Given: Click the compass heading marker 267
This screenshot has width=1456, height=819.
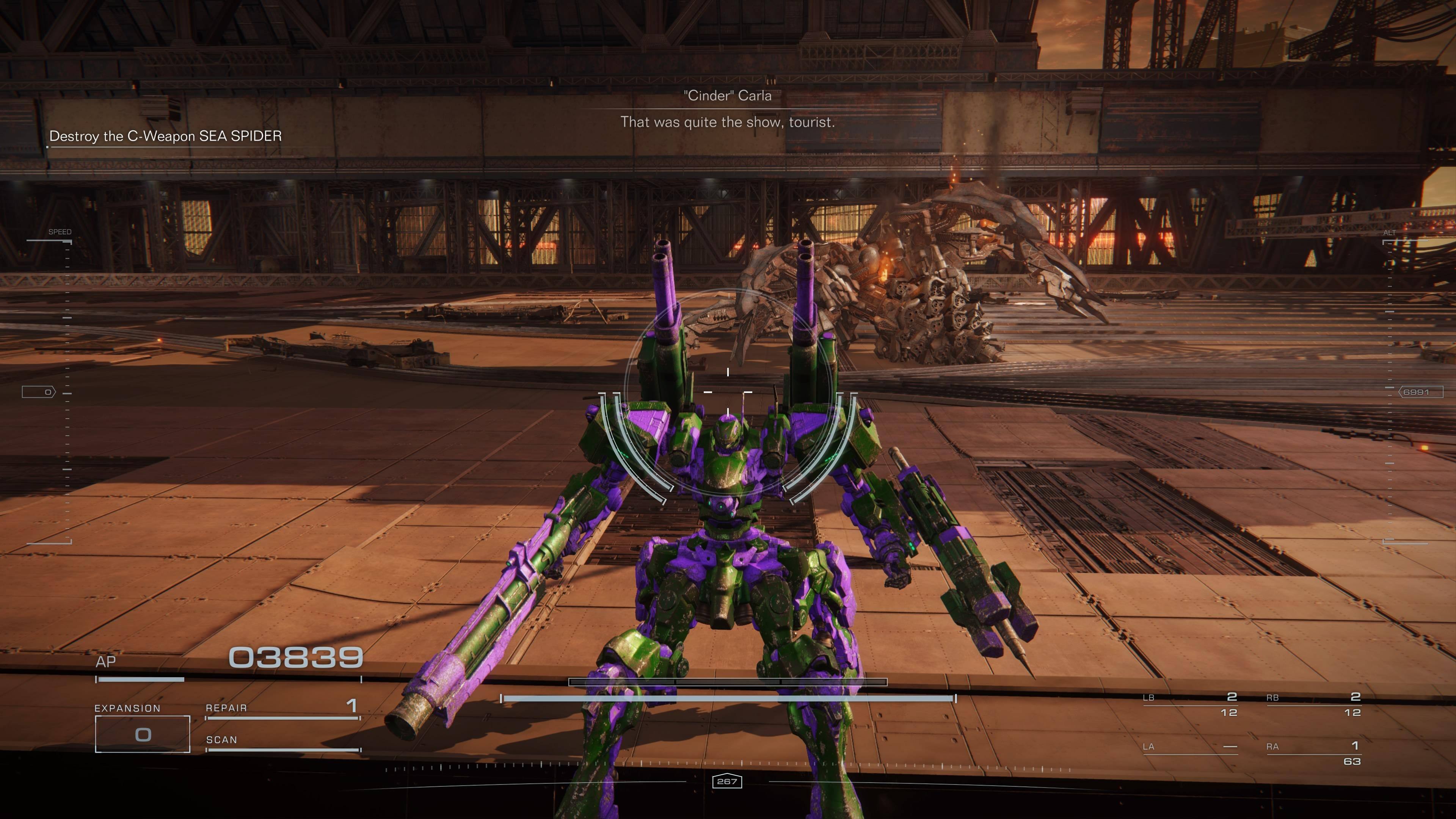Looking at the screenshot, I should pyautogui.click(x=727, y=782).
